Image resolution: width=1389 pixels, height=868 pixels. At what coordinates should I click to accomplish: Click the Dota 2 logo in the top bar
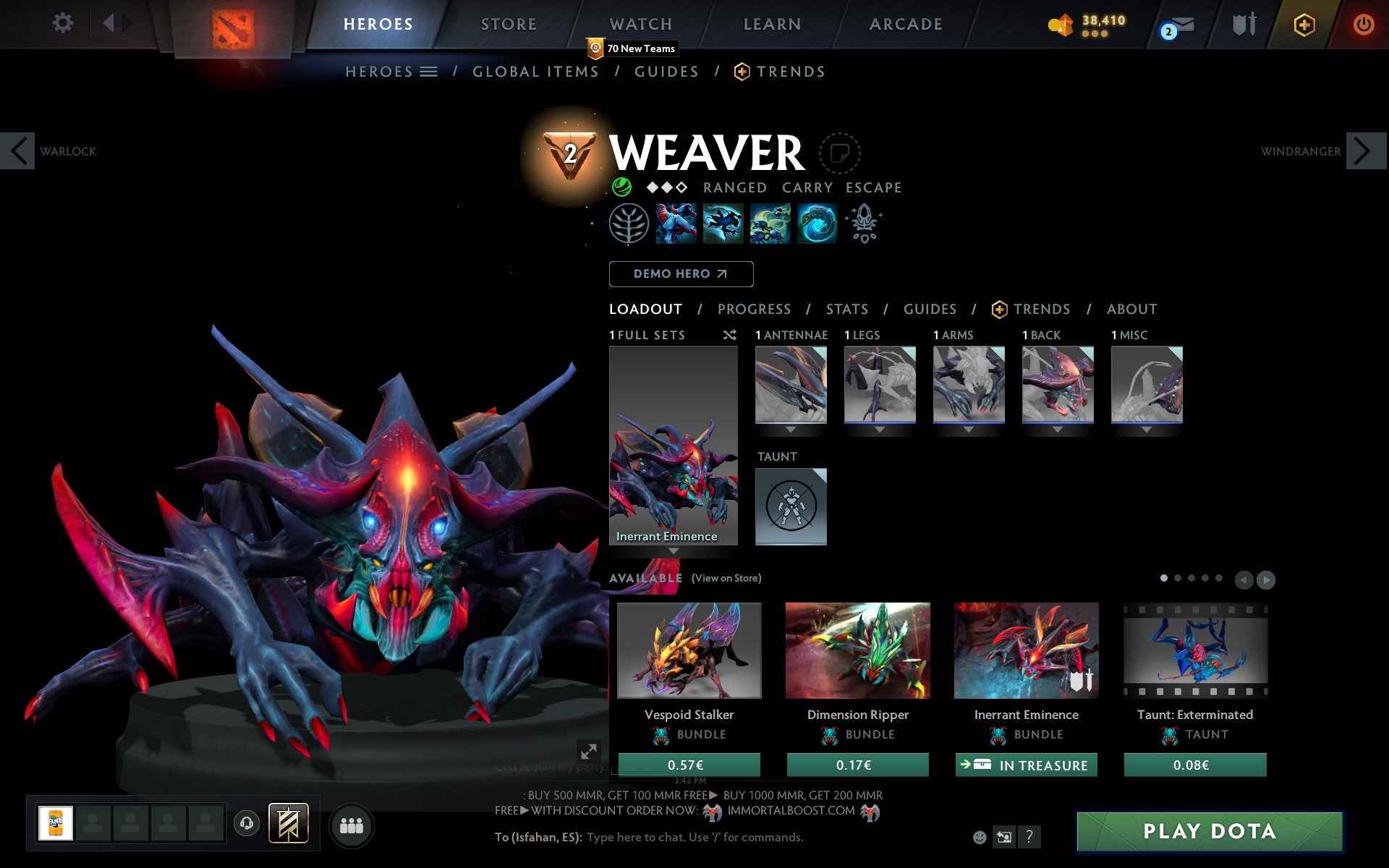click(233, 24)
